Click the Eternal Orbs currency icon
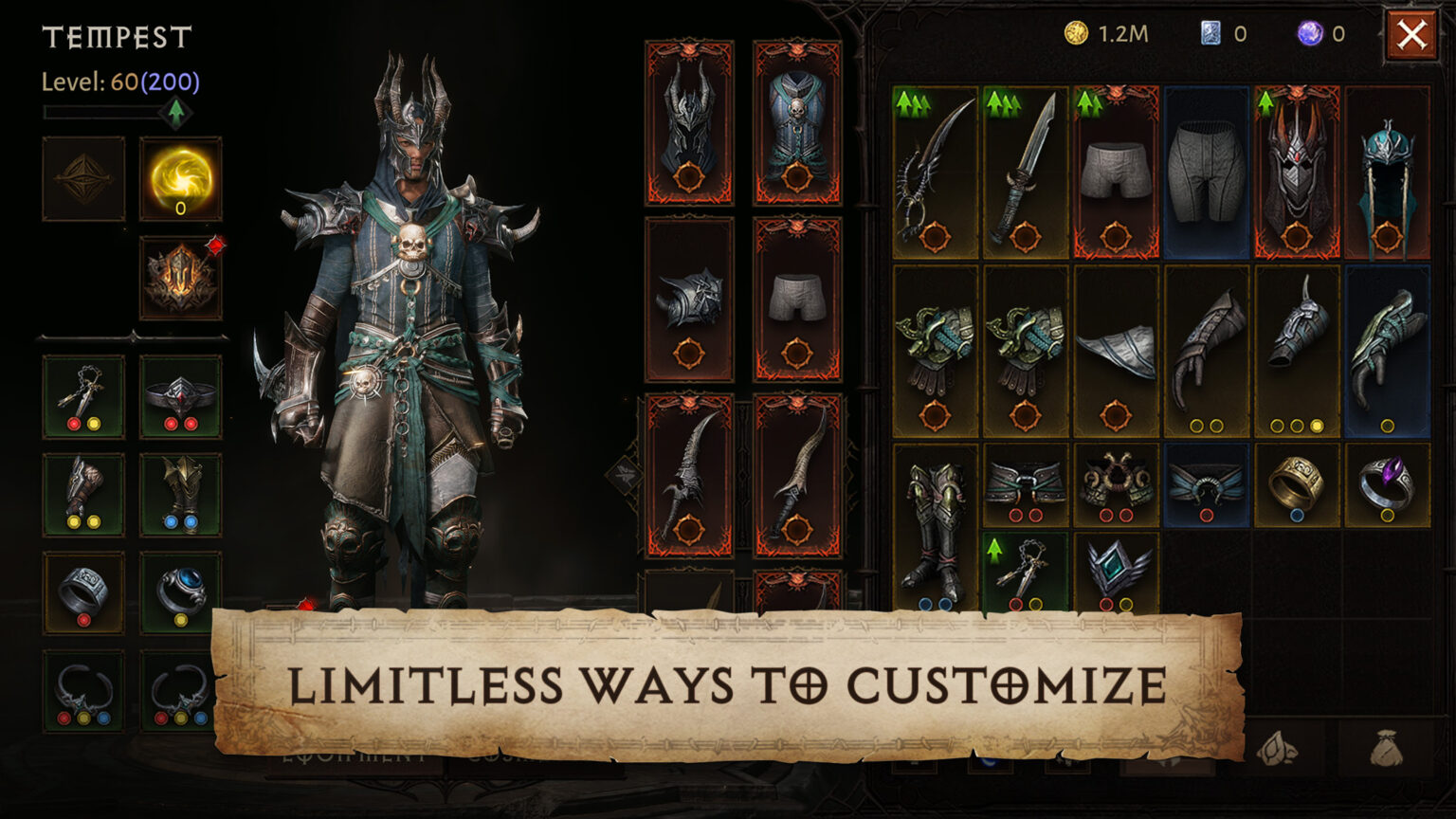Image resolution: width=1456 pixels, height=819 pixels. tap(1311, 34)
